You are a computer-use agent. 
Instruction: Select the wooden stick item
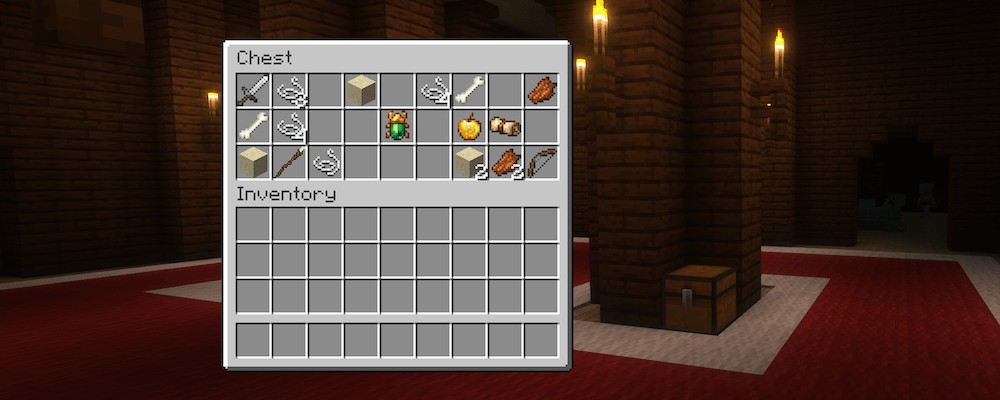(289, 162)
